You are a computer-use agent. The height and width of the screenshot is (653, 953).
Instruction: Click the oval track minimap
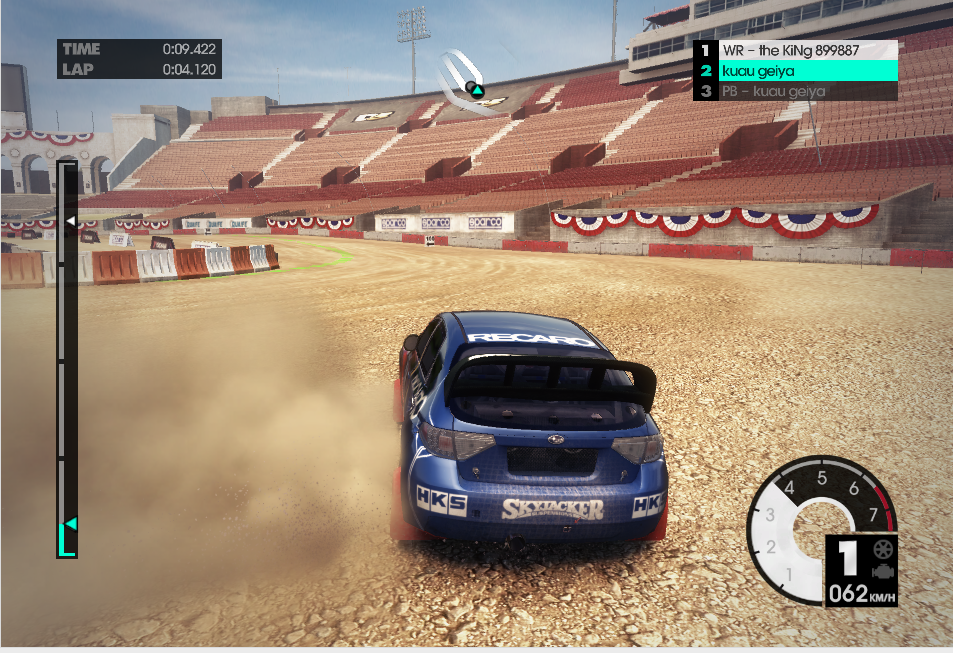tap(464, 82)
